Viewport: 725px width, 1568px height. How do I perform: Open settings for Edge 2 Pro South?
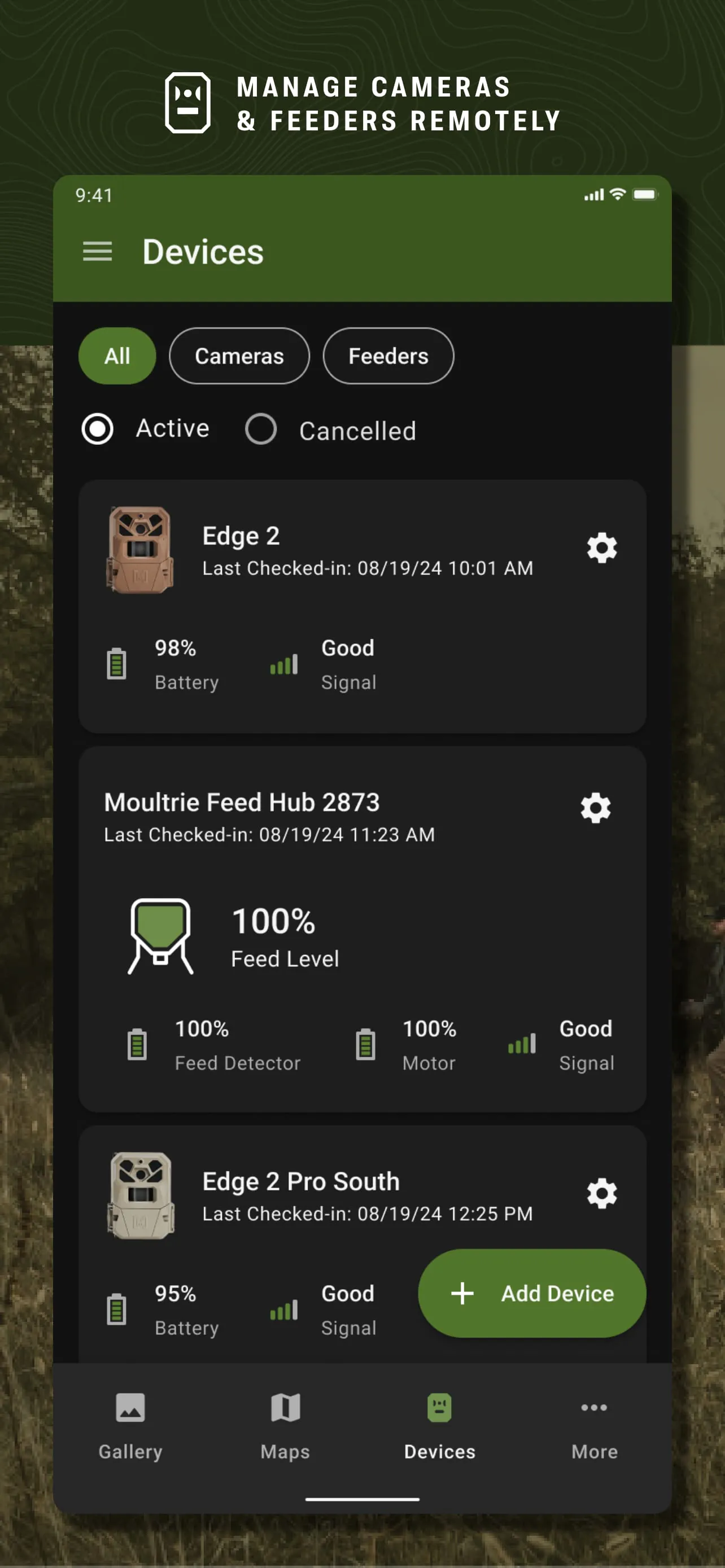coord(602,1194)
